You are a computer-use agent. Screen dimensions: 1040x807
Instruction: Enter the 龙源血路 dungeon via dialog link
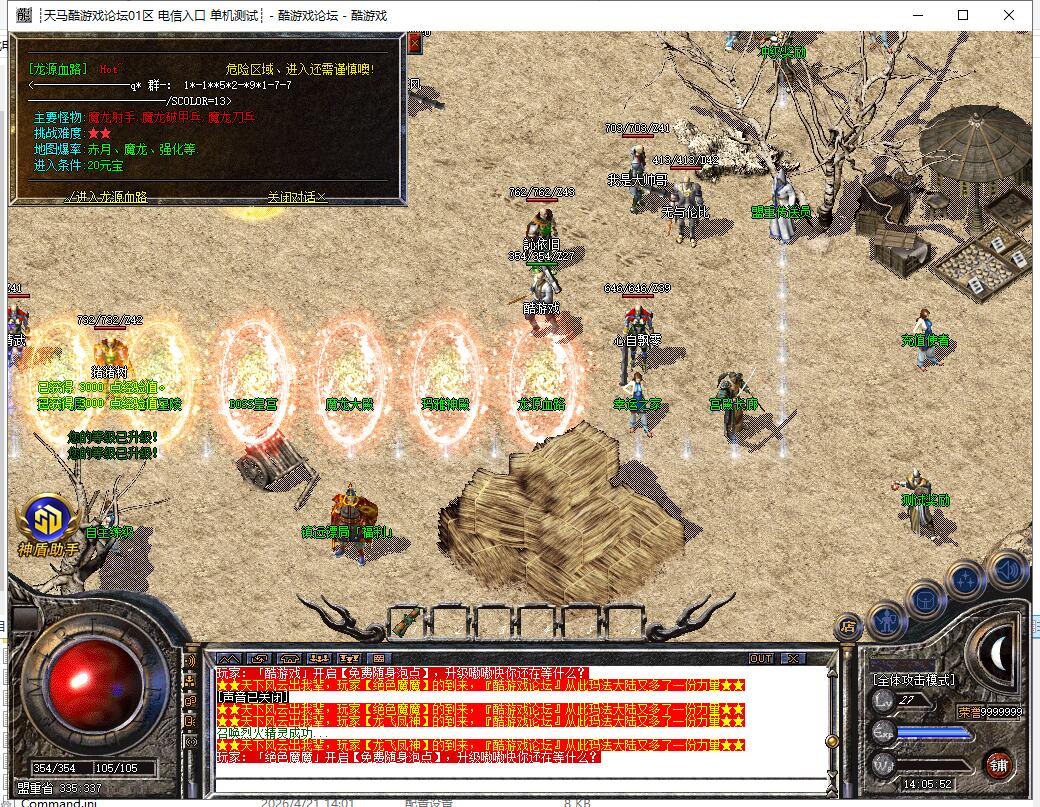click(x=107, y=197)
